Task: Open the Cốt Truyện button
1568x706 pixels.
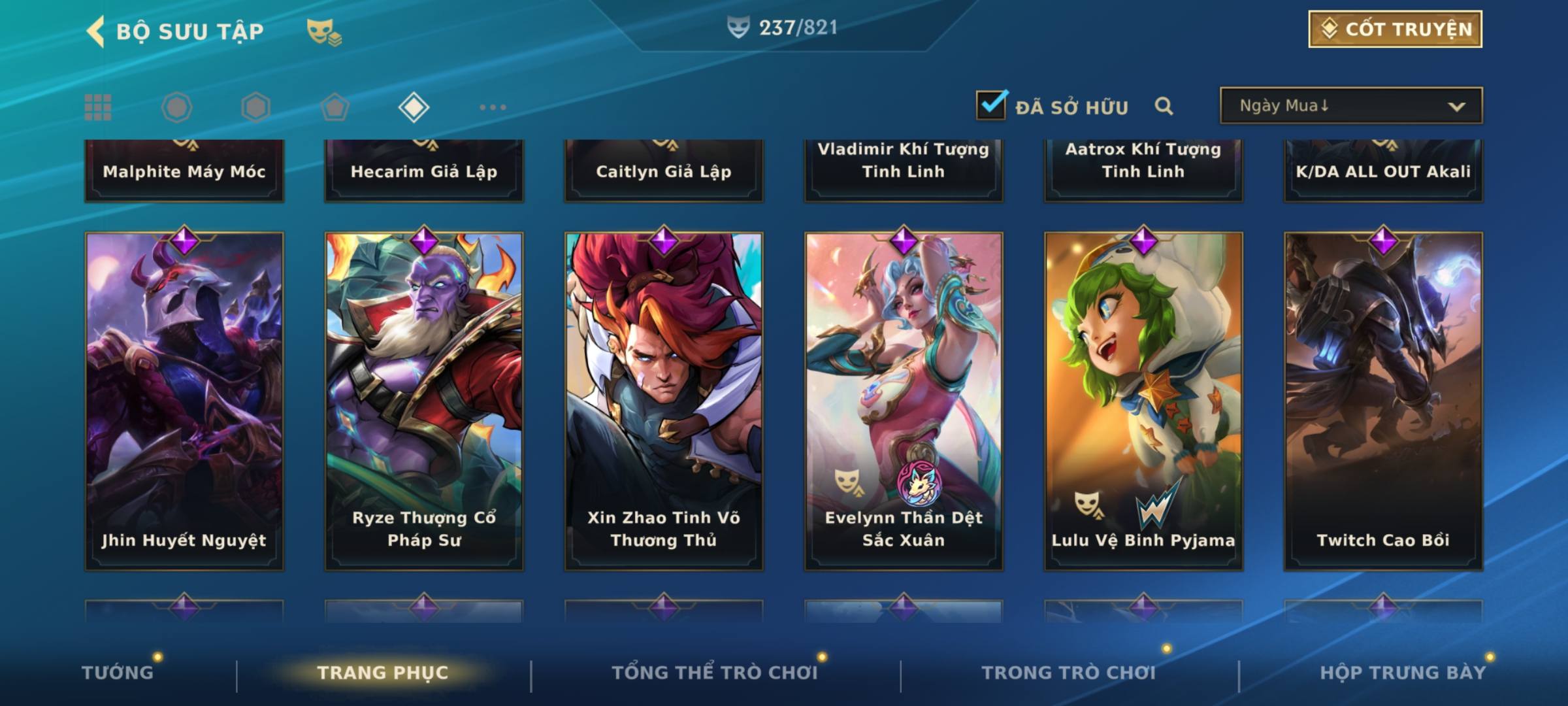Action: tap(1394, 29)
